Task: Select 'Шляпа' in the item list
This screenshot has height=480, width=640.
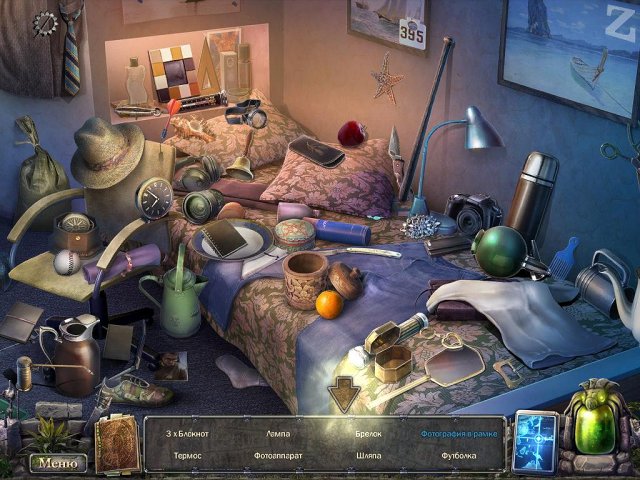Action: 367,455
